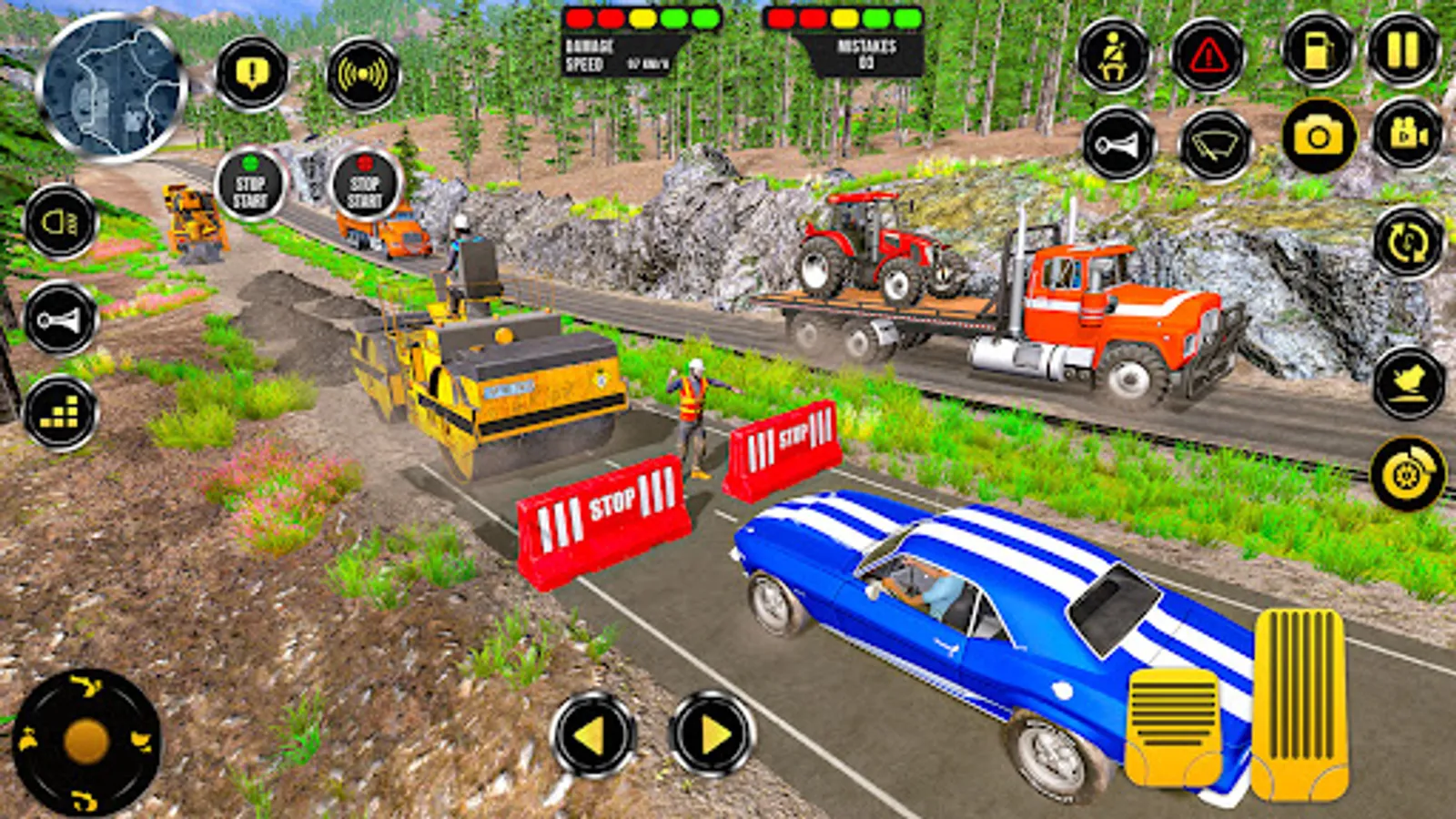1456x819 pixels.
Task: Toggle the Stop Start button with red light
Action: 365,185
